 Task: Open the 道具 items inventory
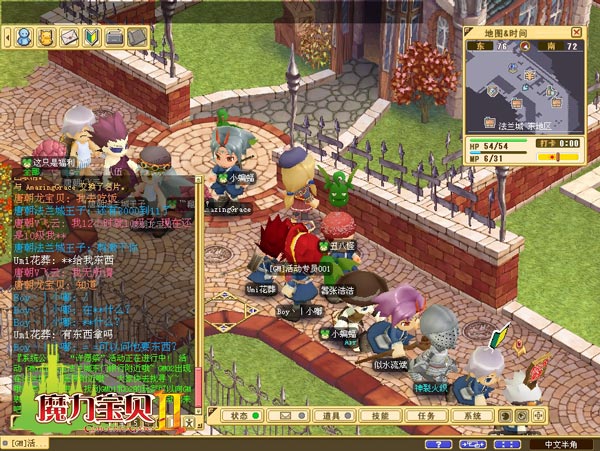tap(331, 415)
